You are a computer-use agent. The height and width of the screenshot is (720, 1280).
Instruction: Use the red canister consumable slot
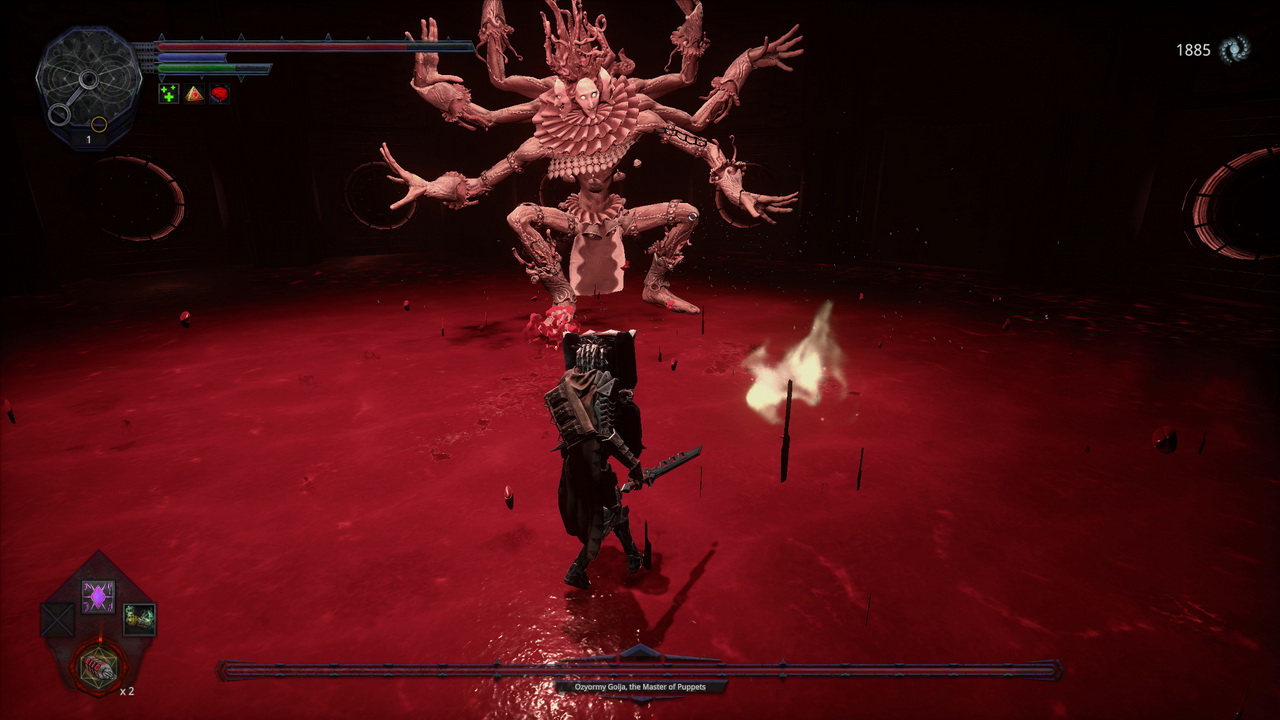pyautogui.click(x=98, y=665)
